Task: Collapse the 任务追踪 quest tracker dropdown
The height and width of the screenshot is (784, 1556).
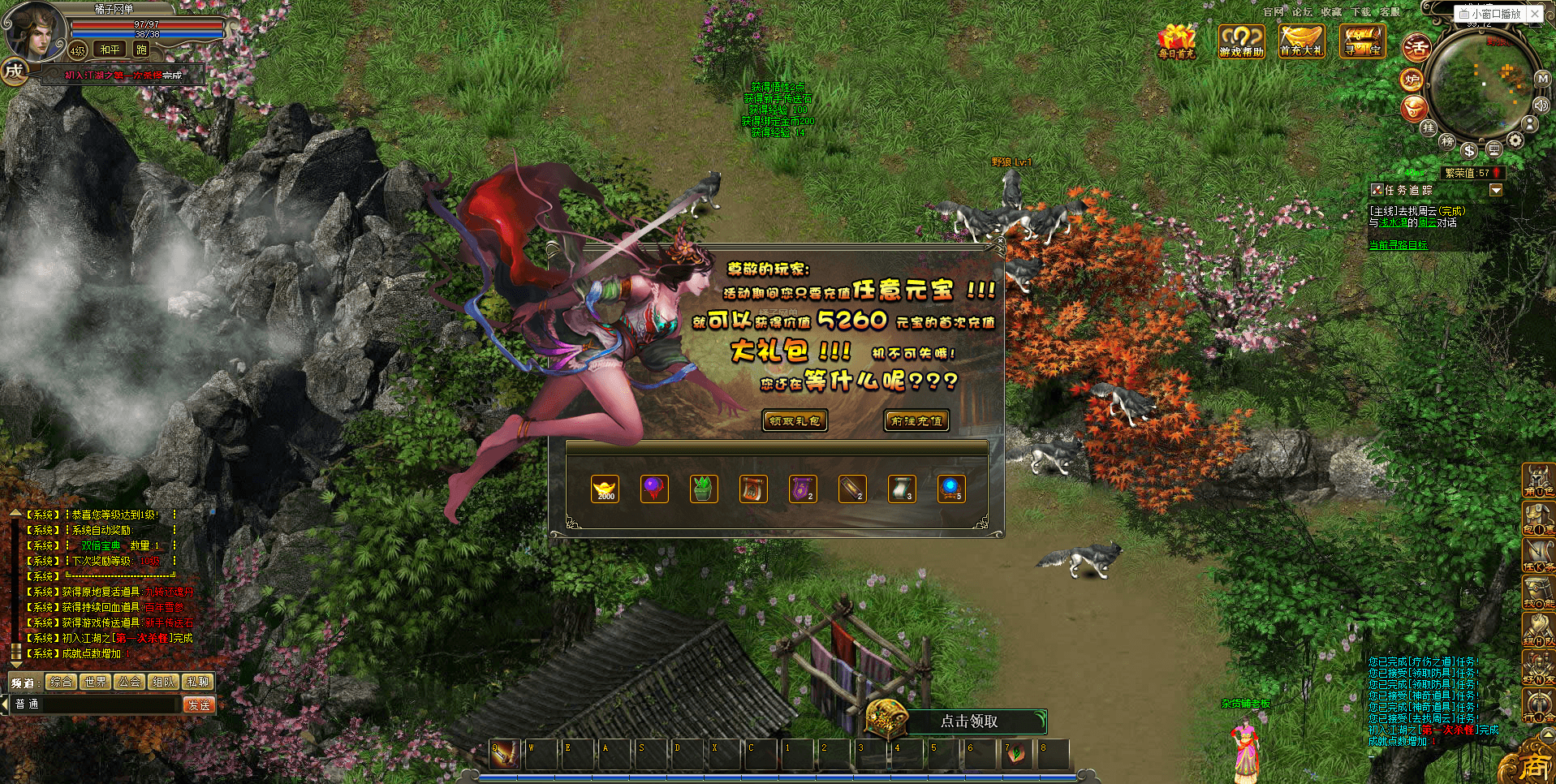Action: [1496, 190]
